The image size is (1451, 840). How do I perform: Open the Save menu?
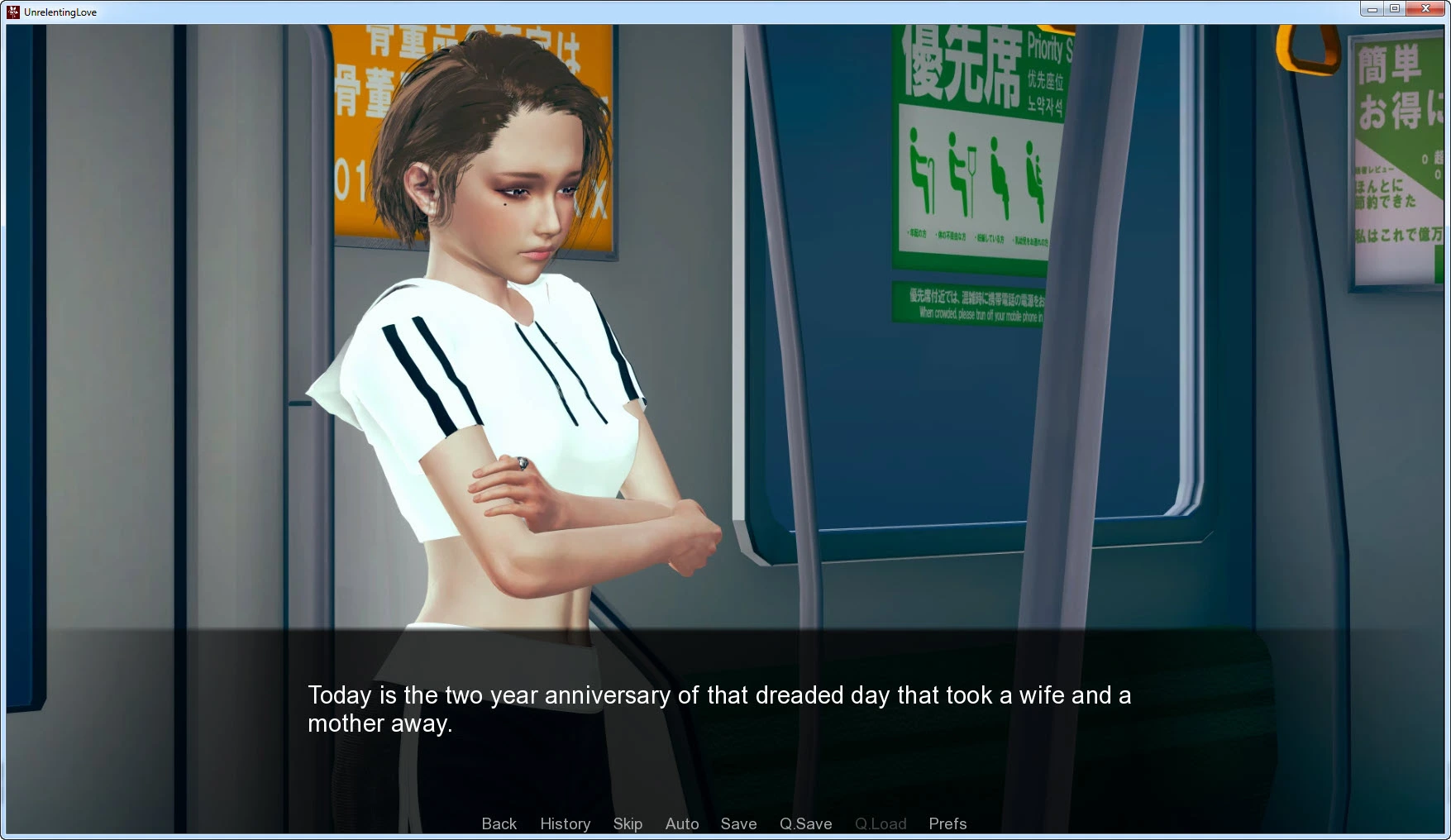click(x=738, y=823)
